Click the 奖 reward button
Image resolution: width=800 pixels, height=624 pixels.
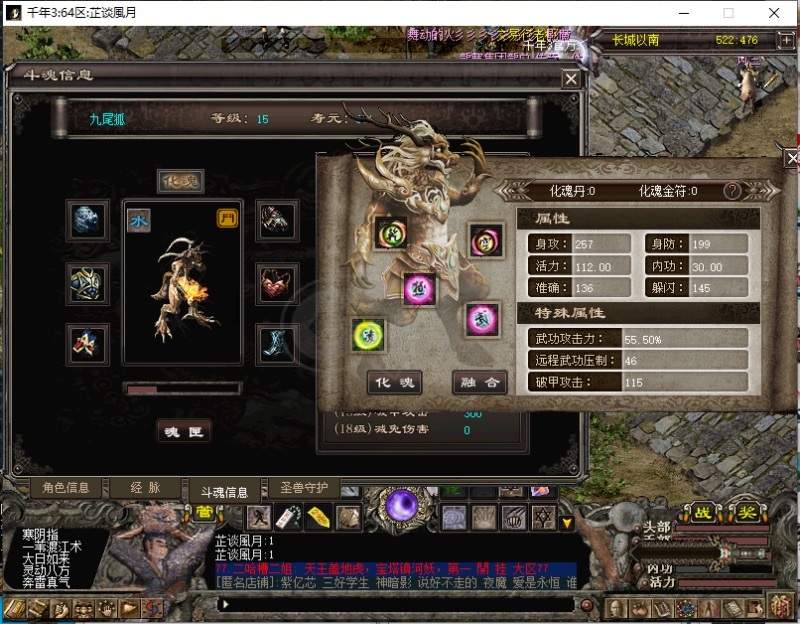coord(748,513)
